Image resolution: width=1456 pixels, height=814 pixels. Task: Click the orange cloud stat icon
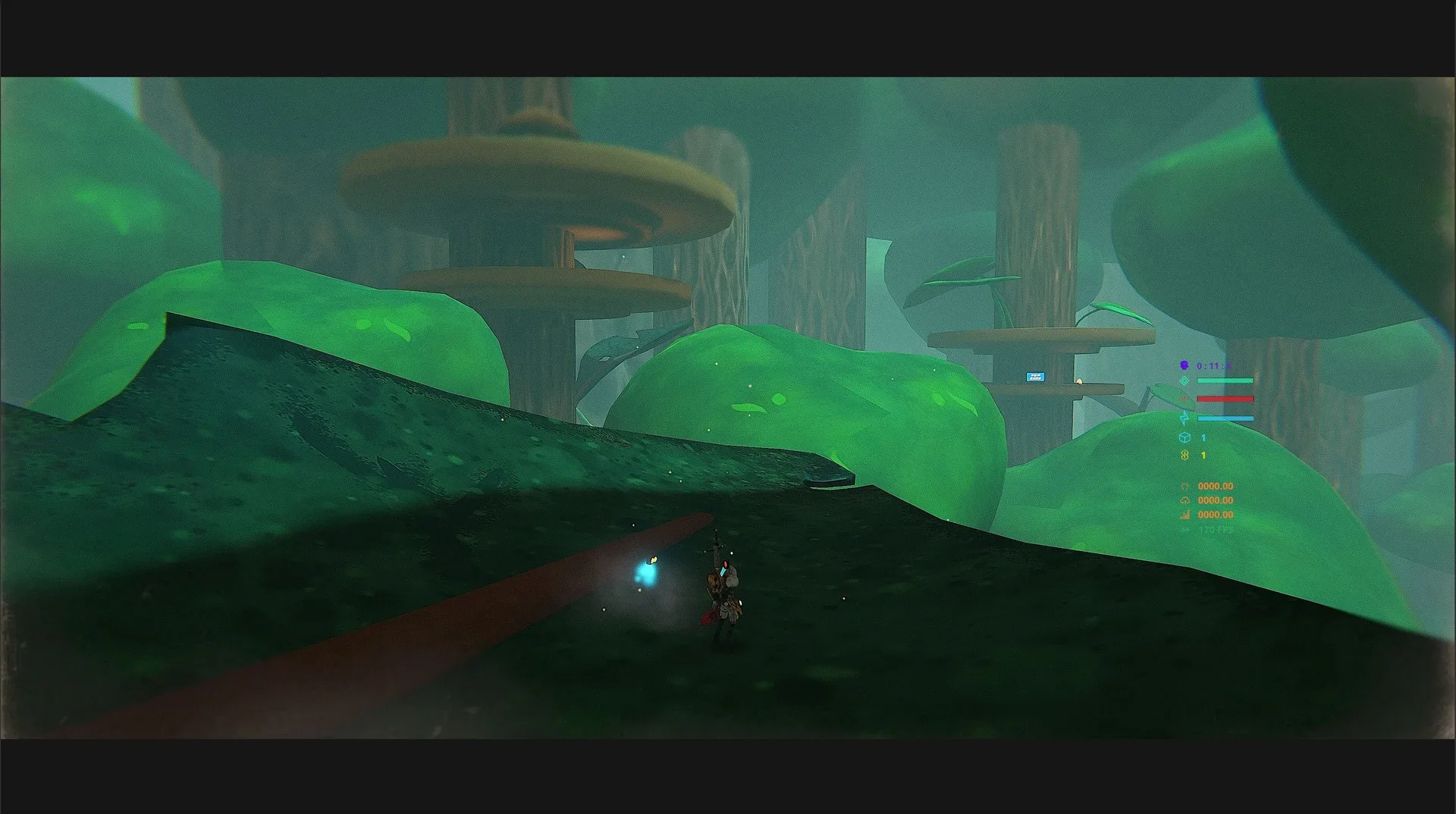pos(1185,500)
